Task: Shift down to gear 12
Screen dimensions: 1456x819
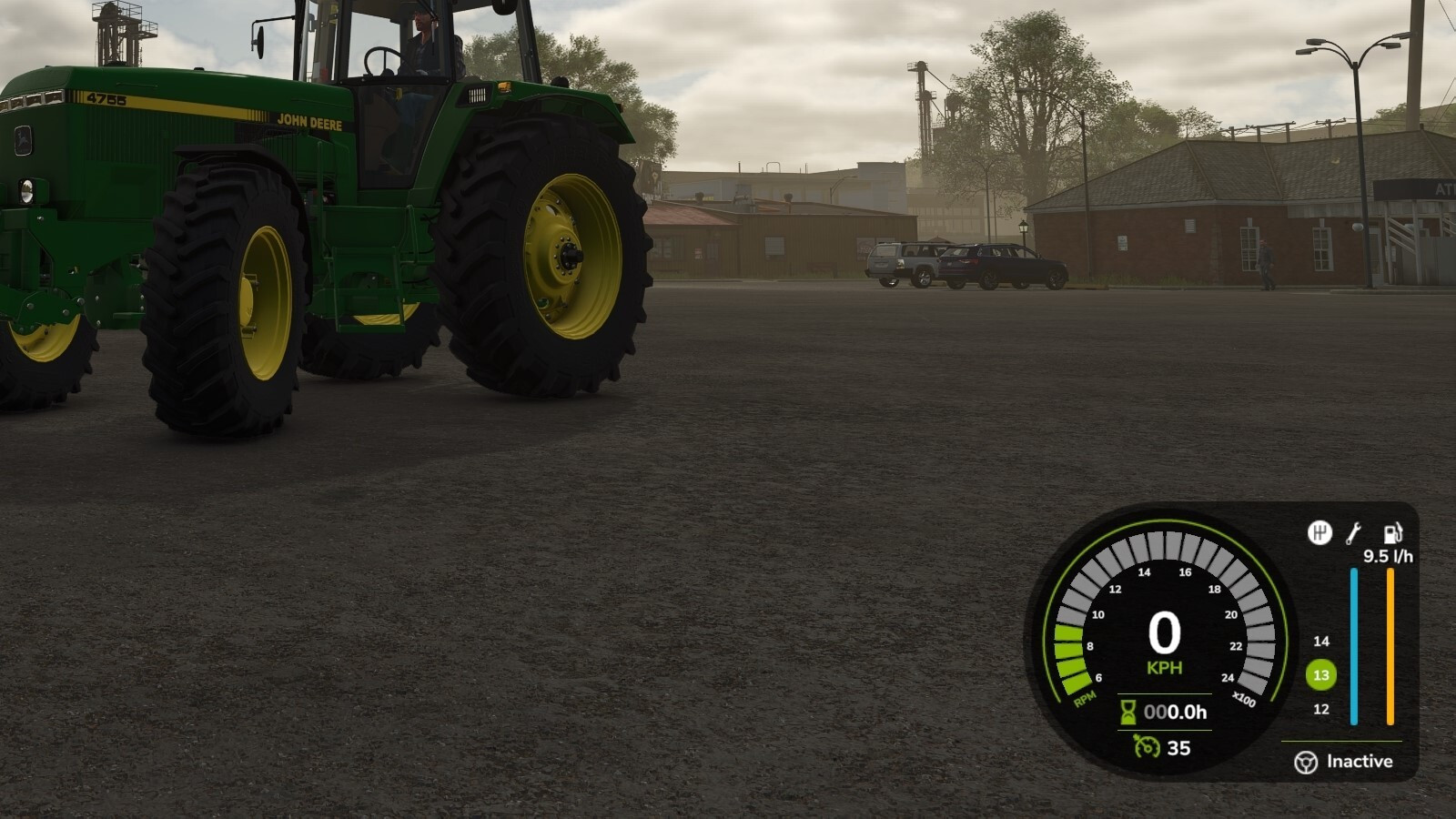Action: coord(1321,709)
